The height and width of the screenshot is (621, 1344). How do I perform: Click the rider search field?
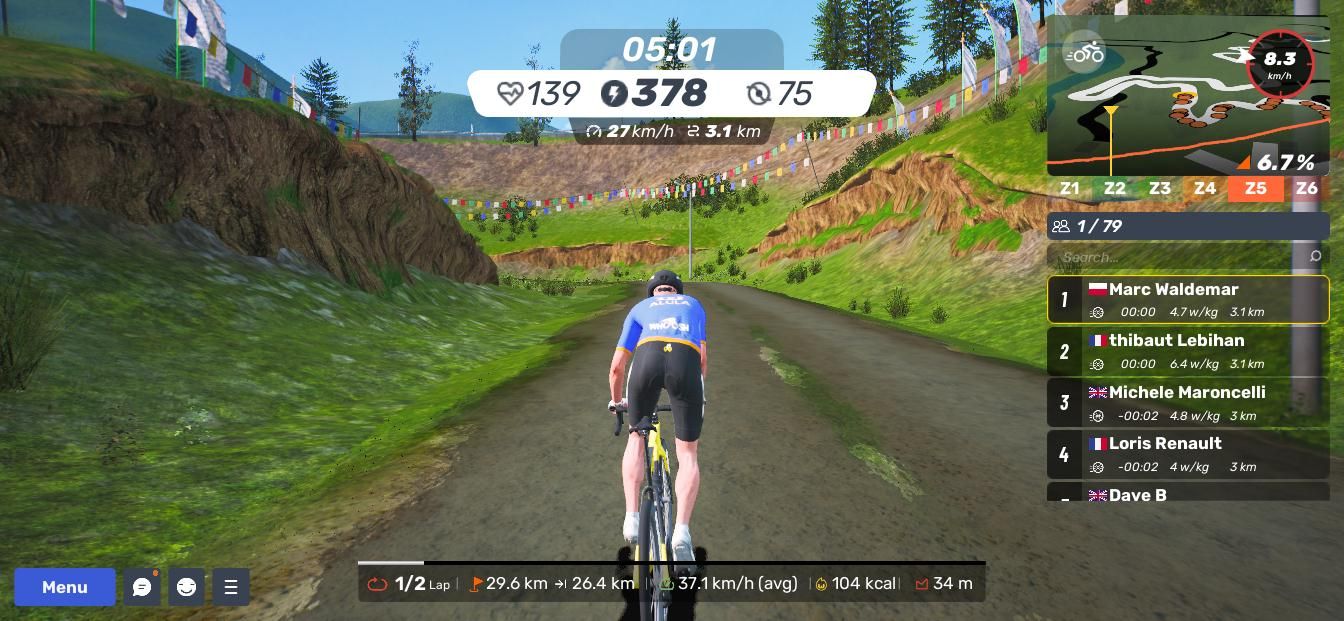tap(1180, 257)
